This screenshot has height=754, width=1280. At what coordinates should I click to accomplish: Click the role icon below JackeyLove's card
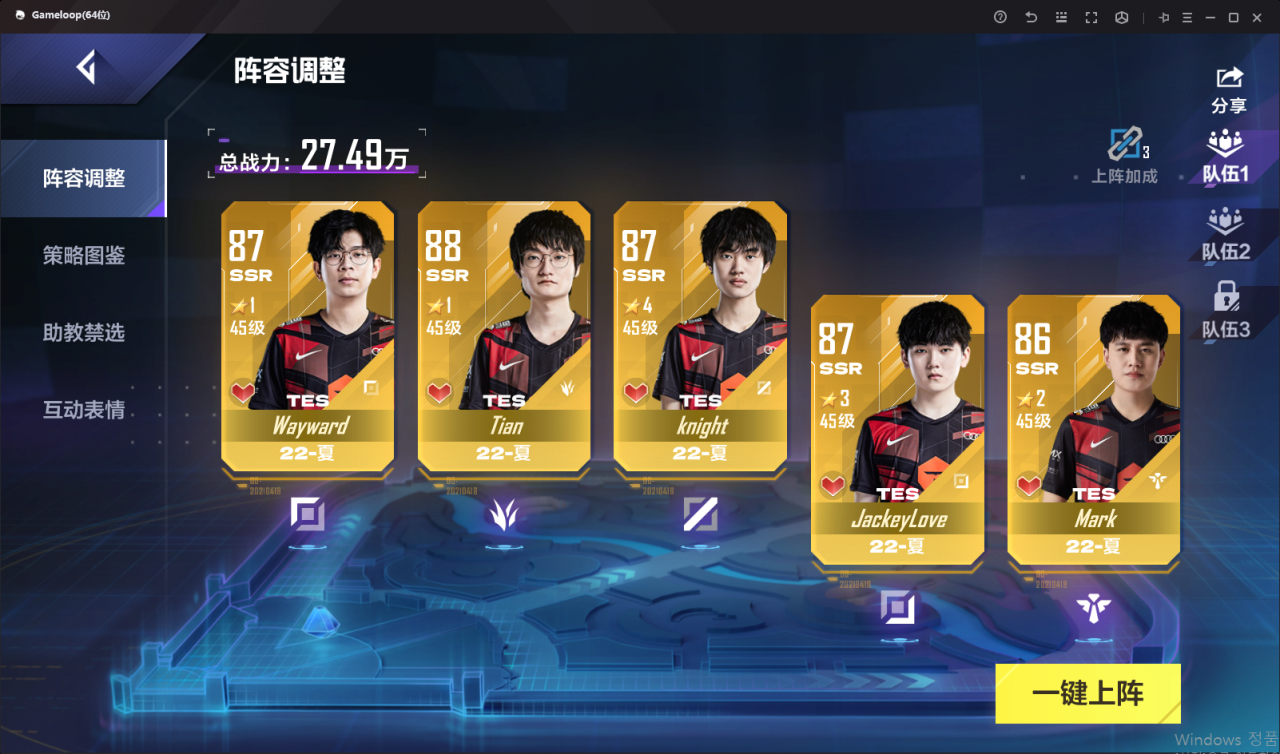pos(897,605)
